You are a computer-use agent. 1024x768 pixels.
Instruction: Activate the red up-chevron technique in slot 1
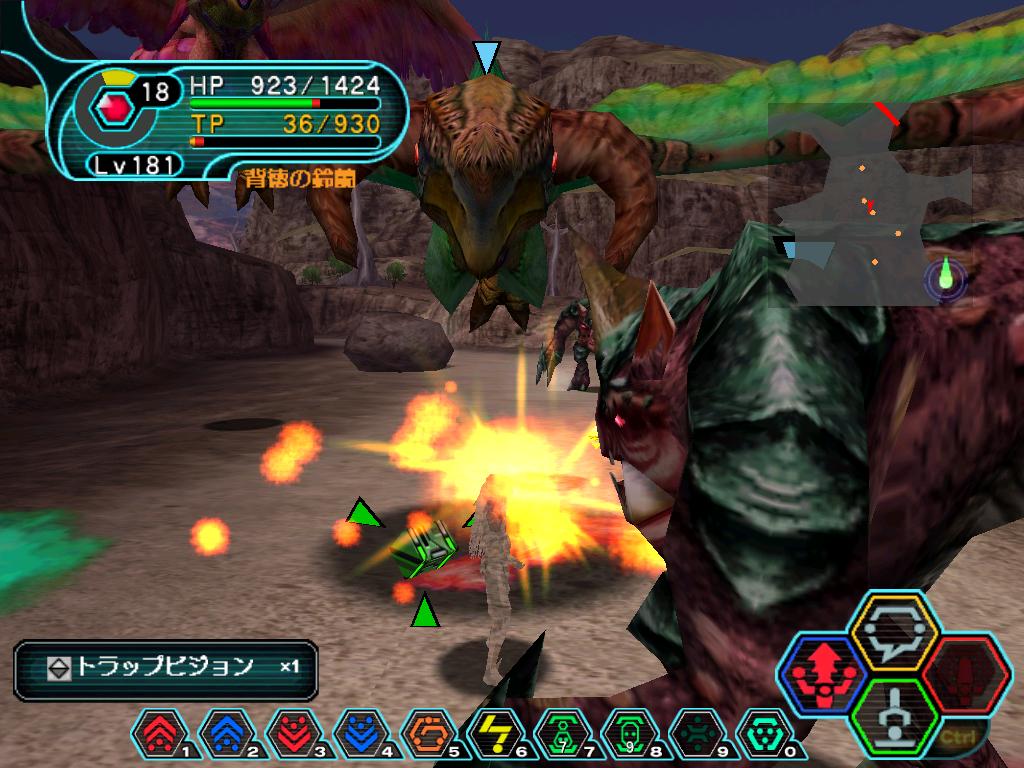pos(158,735)
